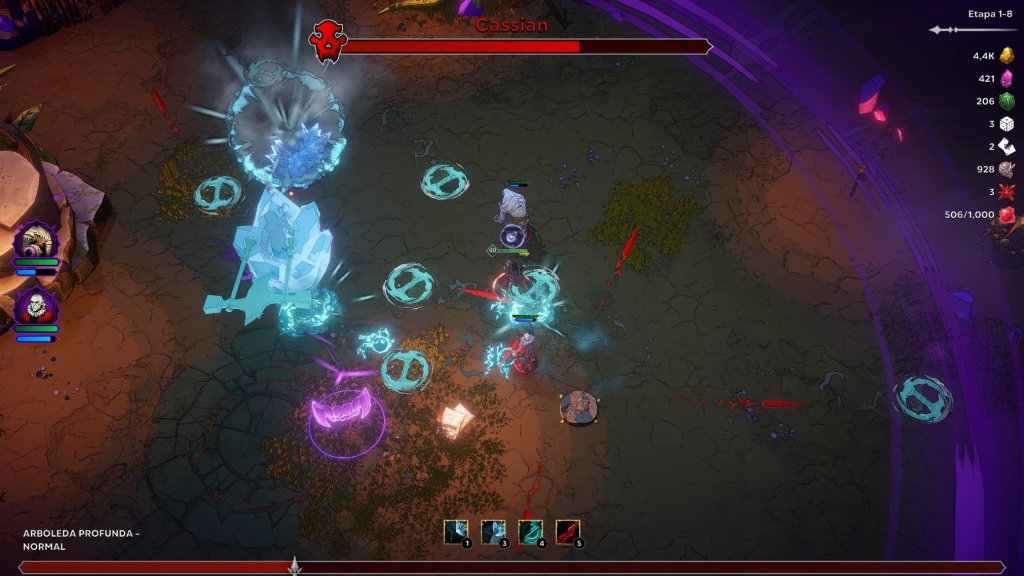Screen dimensions: 1024x576
Task: Select the mummy hero portrait
Action: click(36, 242)
